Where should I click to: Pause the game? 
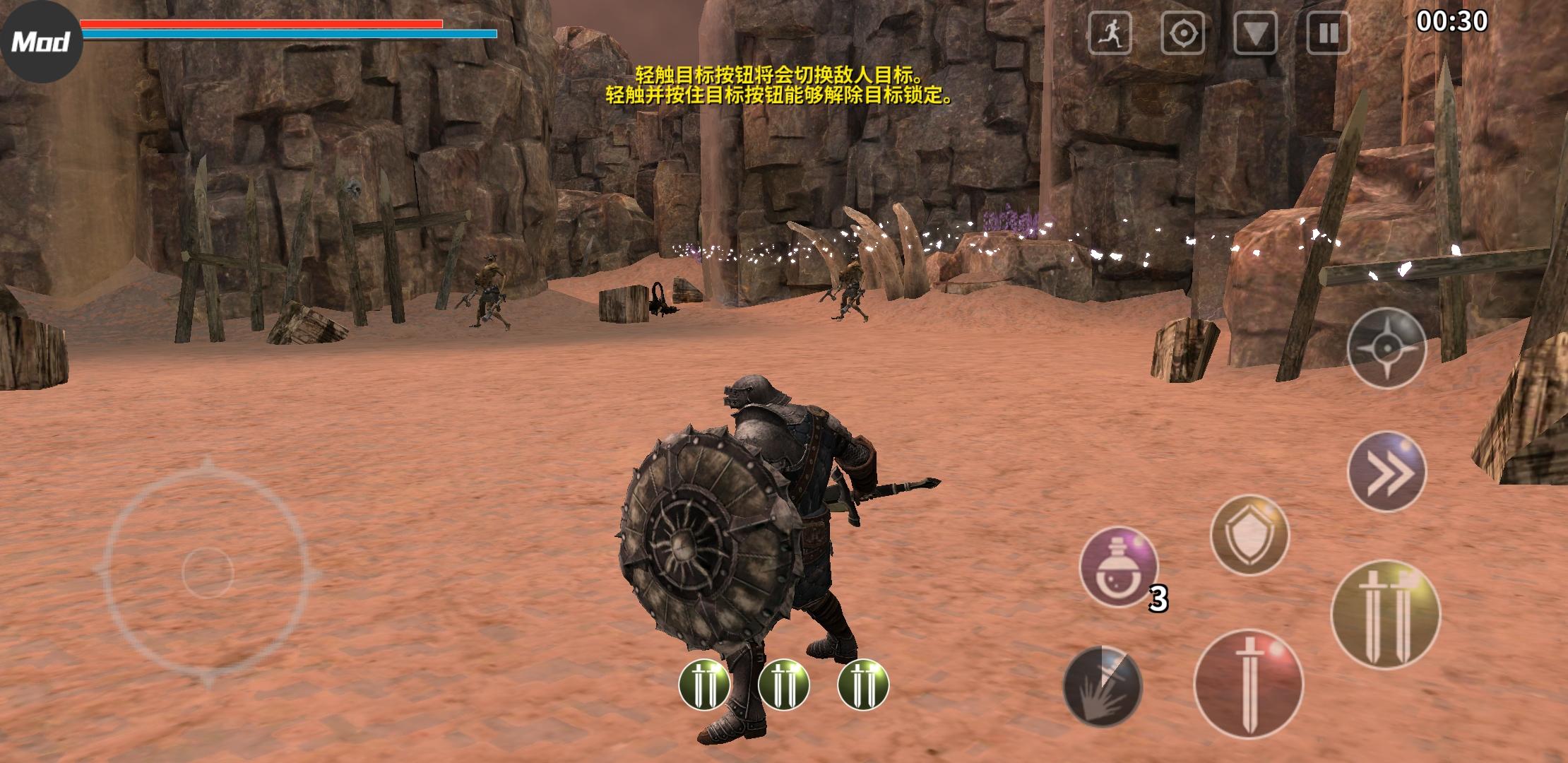point(1328,33)
